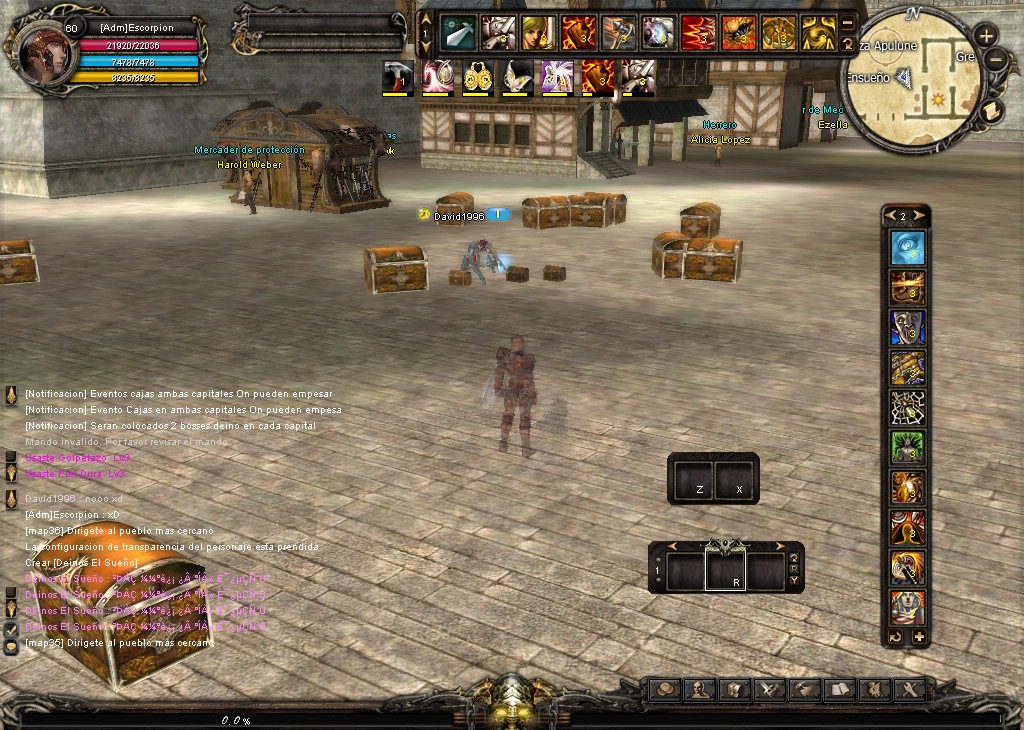Select the sword skill in top hotbar
This screenshot has width=1024, height=730.
[x=458, y=33]
